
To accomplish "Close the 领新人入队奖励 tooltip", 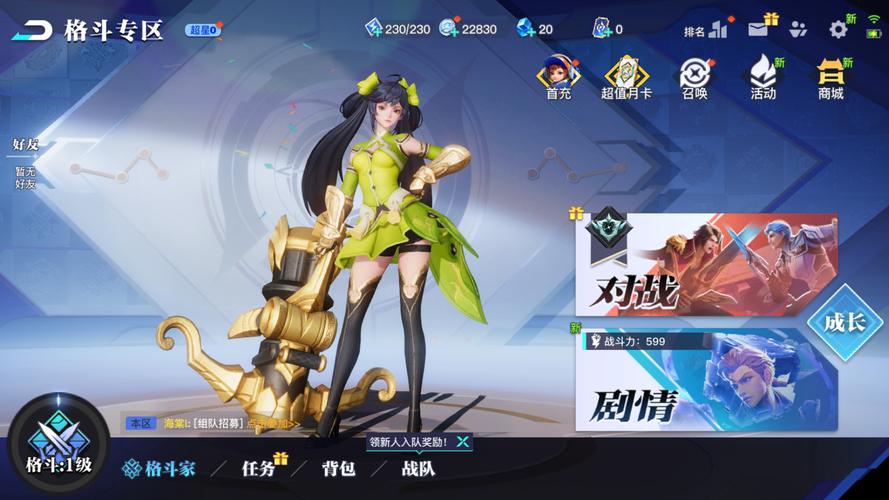I will pos(462,441).
